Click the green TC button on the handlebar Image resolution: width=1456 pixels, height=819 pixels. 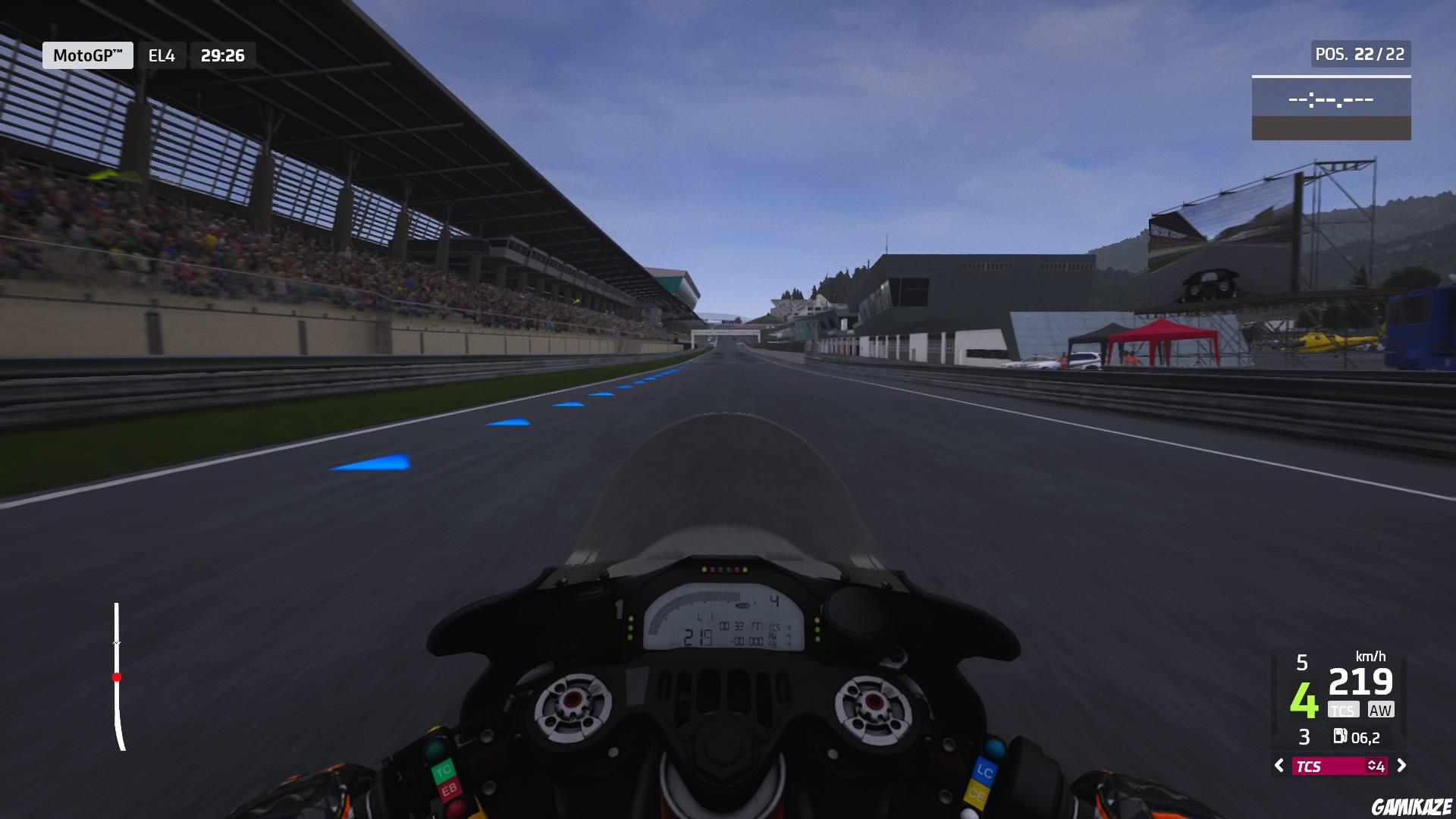click(444, 770)
